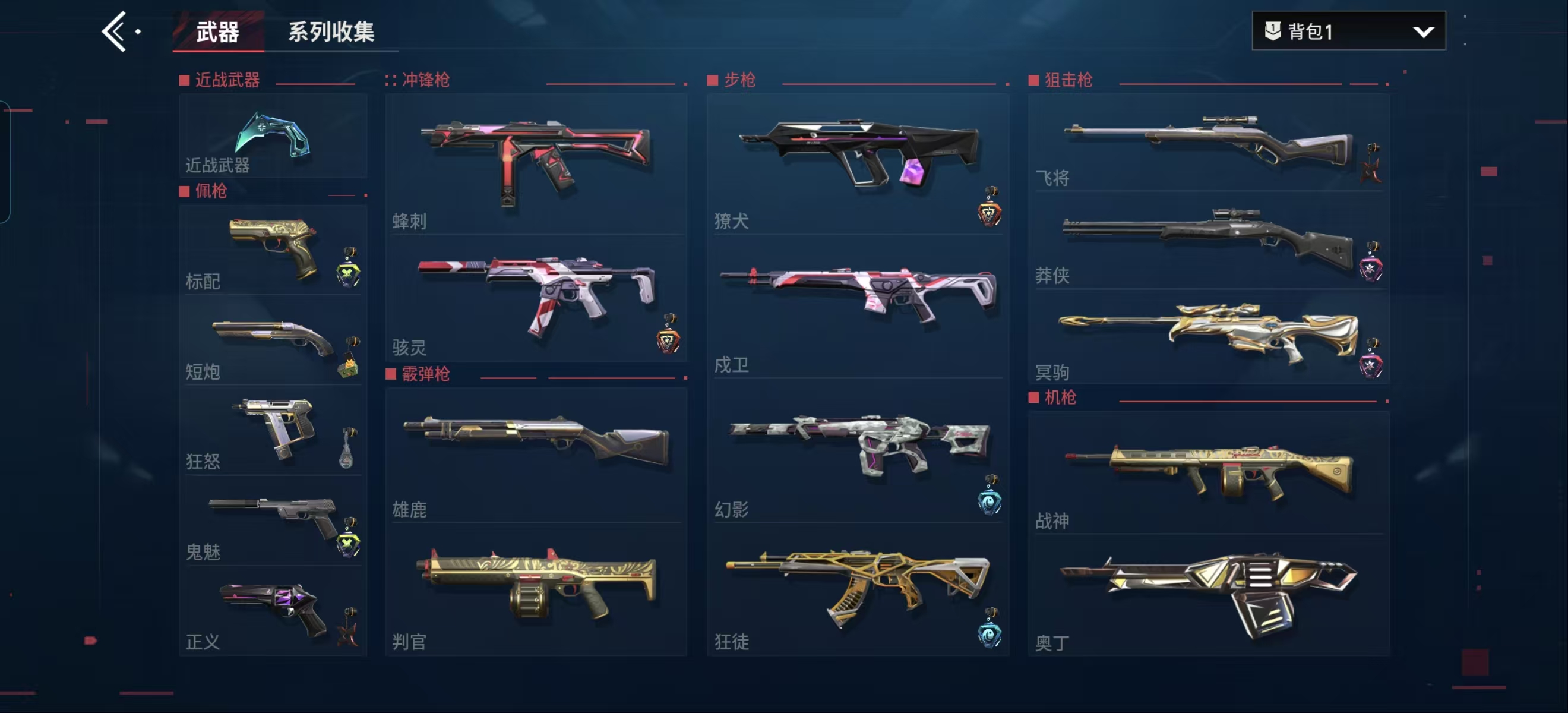Pick the 狂怒 pistol slot
Screen dimensions: 1568x713
(x=273, y=431)
